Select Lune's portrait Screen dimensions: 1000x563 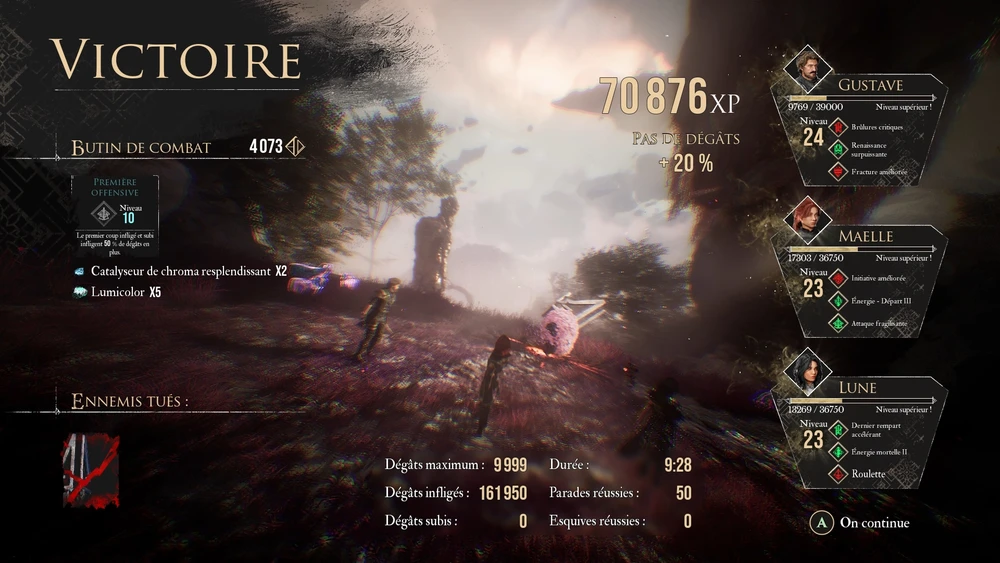807,370
